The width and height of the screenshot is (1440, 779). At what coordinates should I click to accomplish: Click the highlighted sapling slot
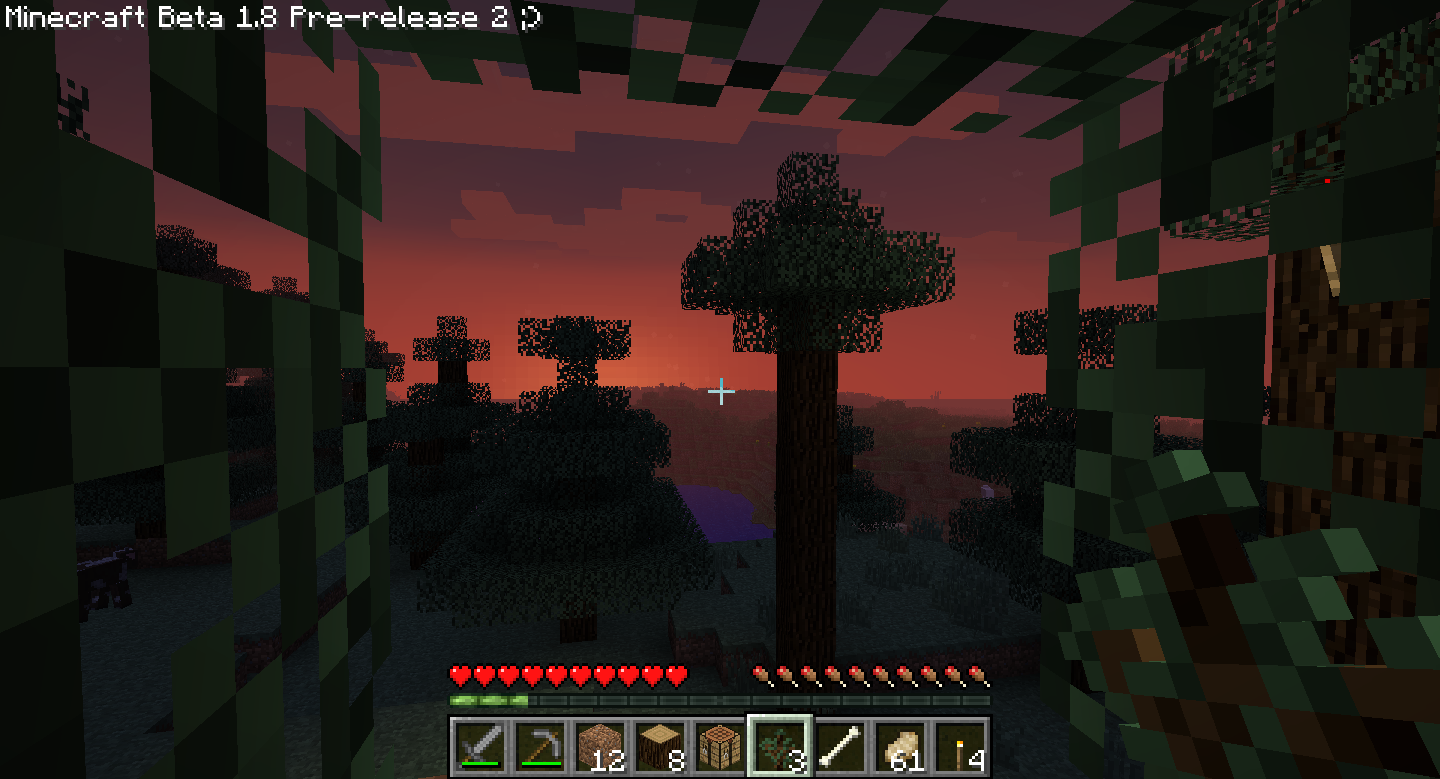click(x=779, y=747)
